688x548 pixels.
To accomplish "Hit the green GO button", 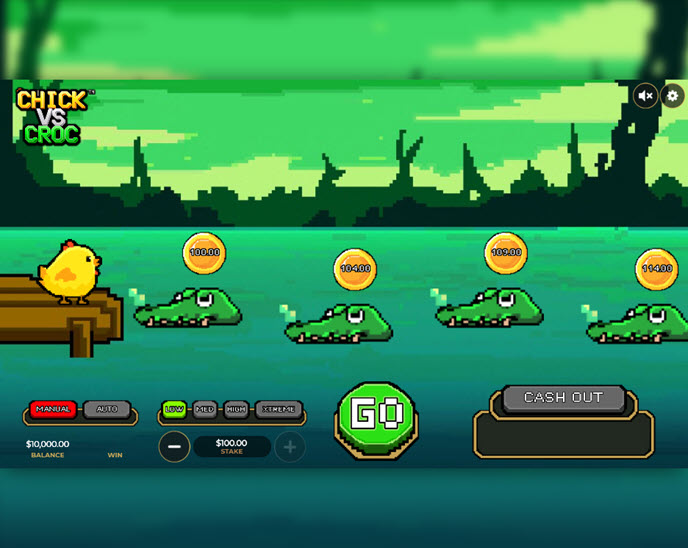I will tap(376, 416).
